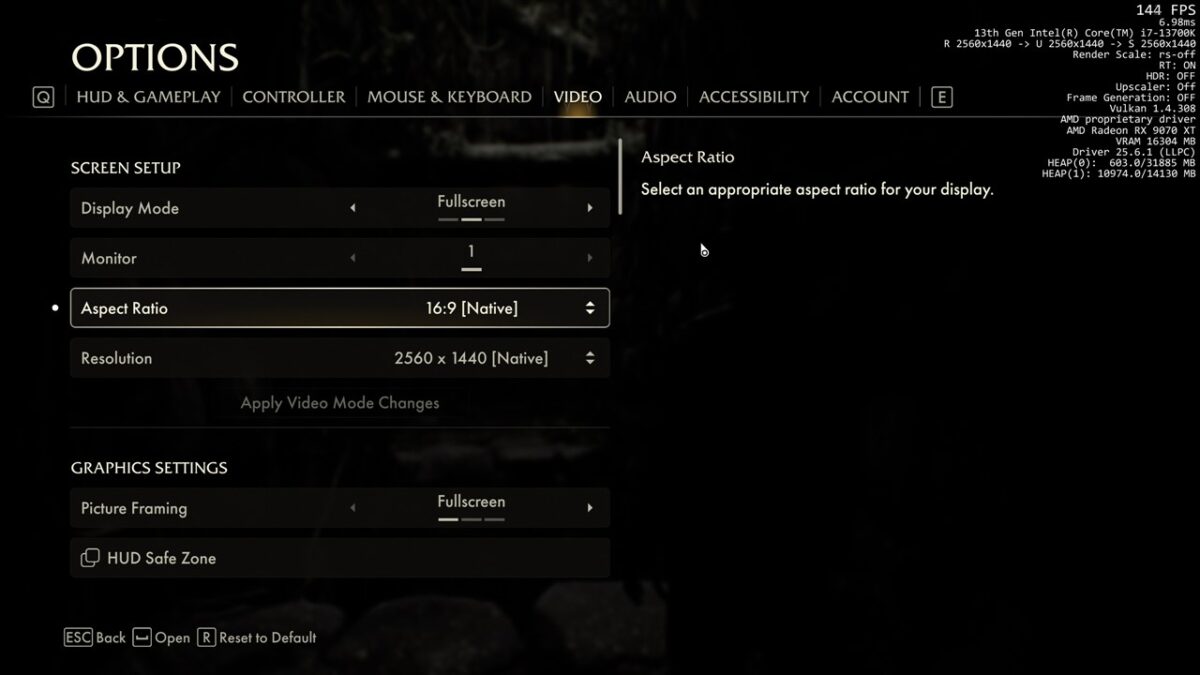This screenshot has width=1200, height=675.
Task: Open the Resolution dropdown
Action: [x=340, y=358]
